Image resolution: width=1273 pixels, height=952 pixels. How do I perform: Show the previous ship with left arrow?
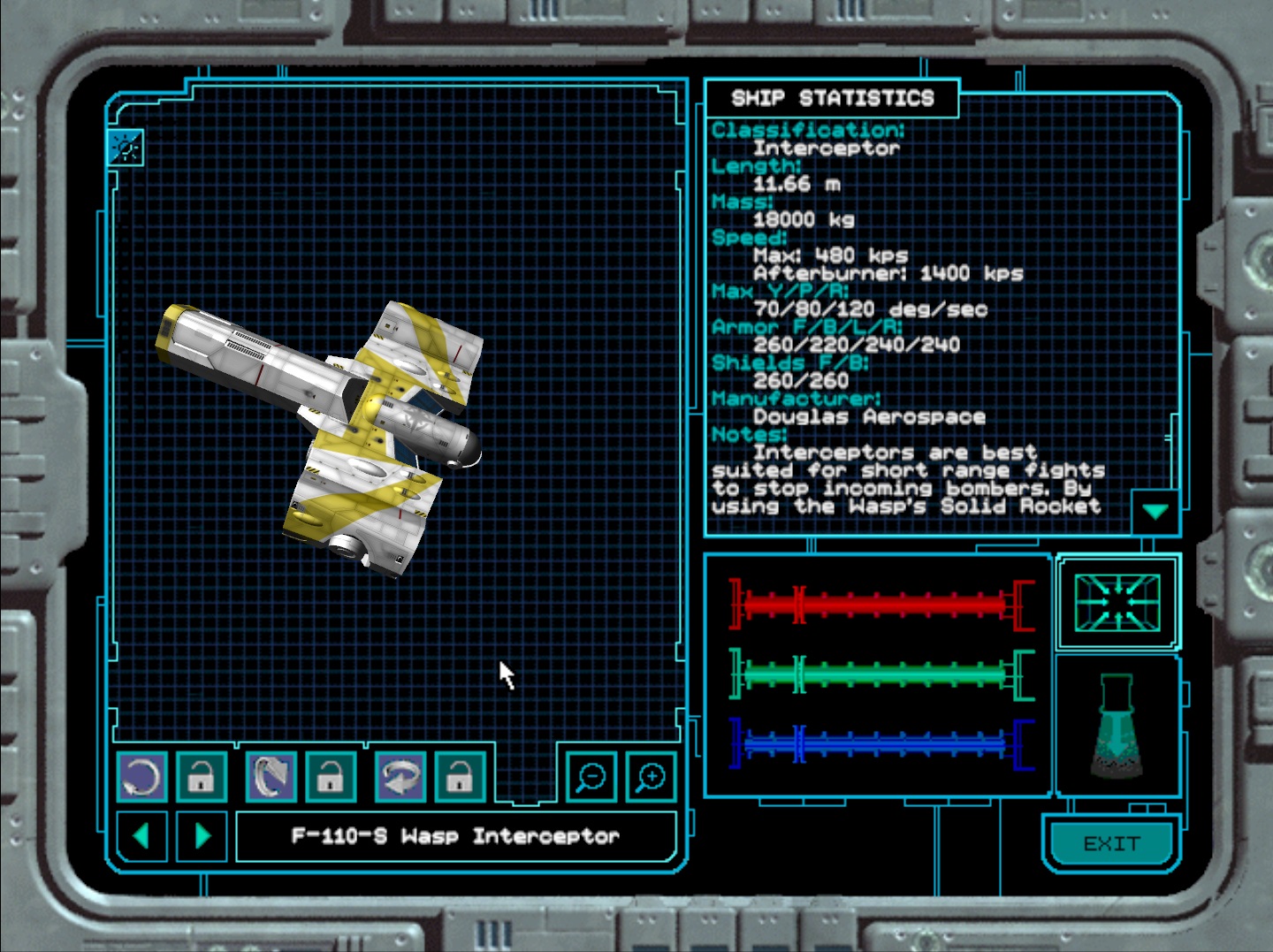(x=141, y=835)
